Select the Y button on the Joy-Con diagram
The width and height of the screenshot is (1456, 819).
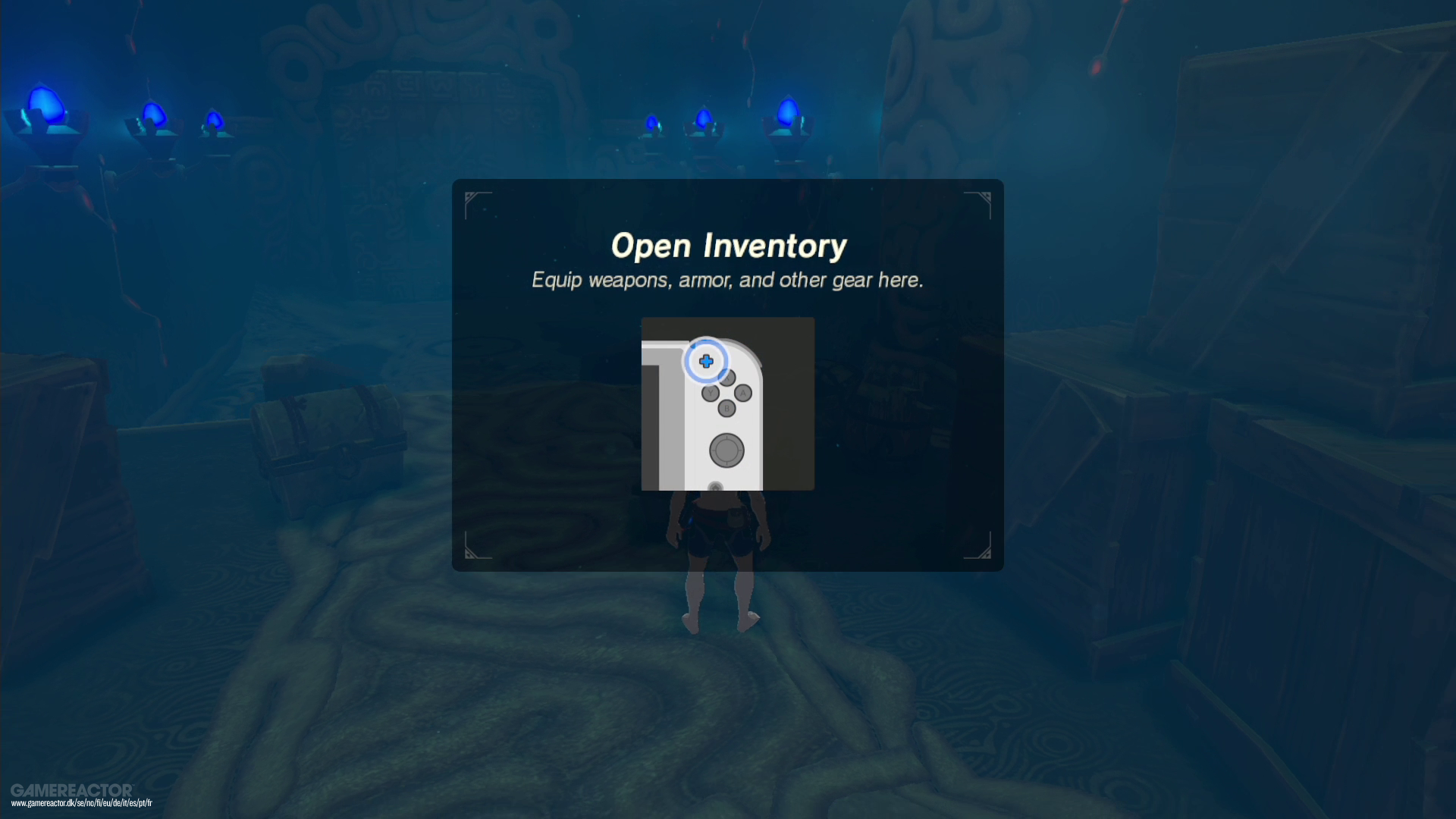(x=711, y=393)
